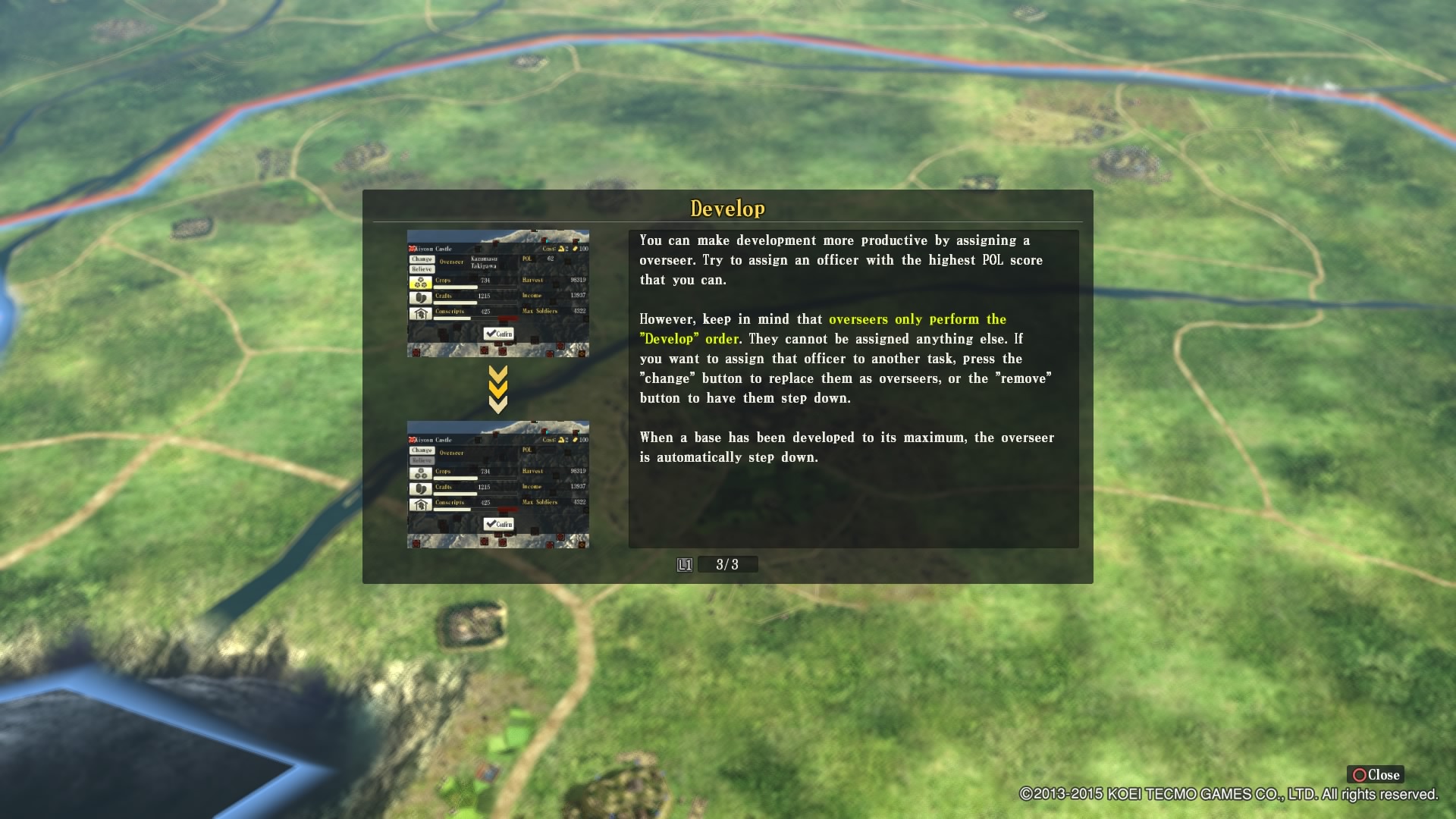Click the gold cost icon beside 100
This screenshot has height=819, width=1456.
click(575, 249)
